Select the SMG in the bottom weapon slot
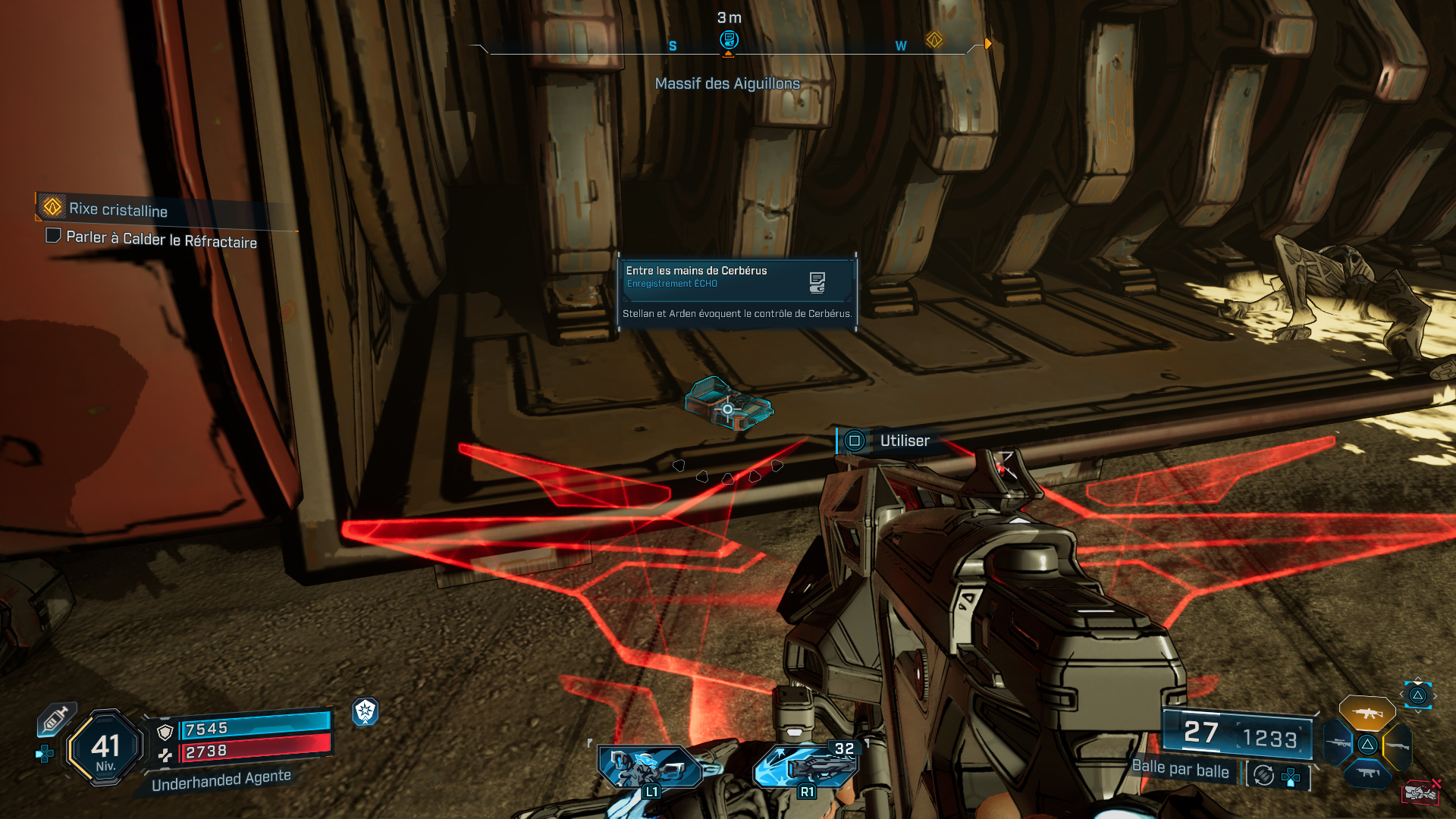The width and height of the screenshot is (1456, 819). coord(1367,772)
